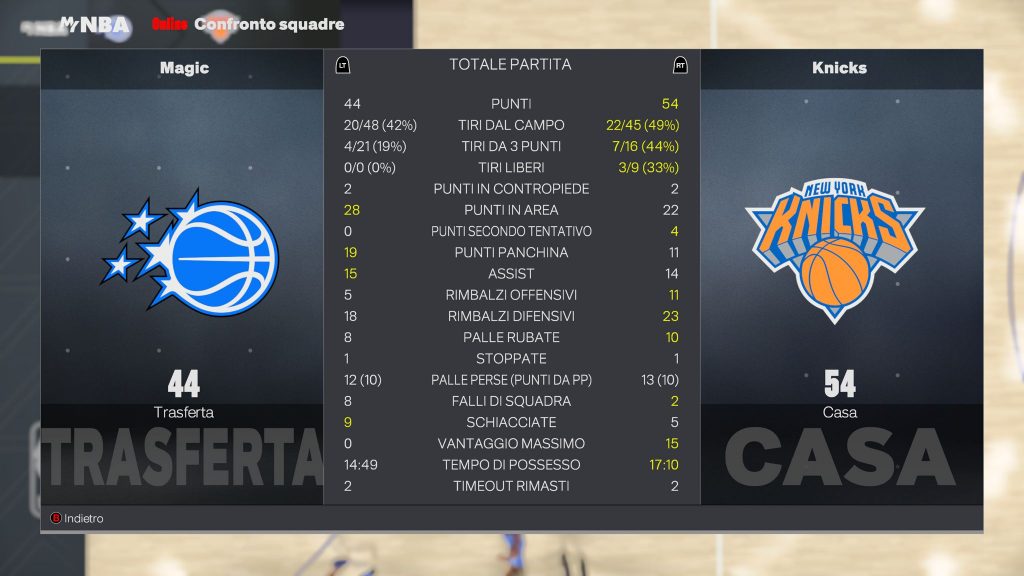Image resolution: width=1024 pixels, height=576 pixels.
Task: Go back with the Indietro button
Action: coord(77,519)
